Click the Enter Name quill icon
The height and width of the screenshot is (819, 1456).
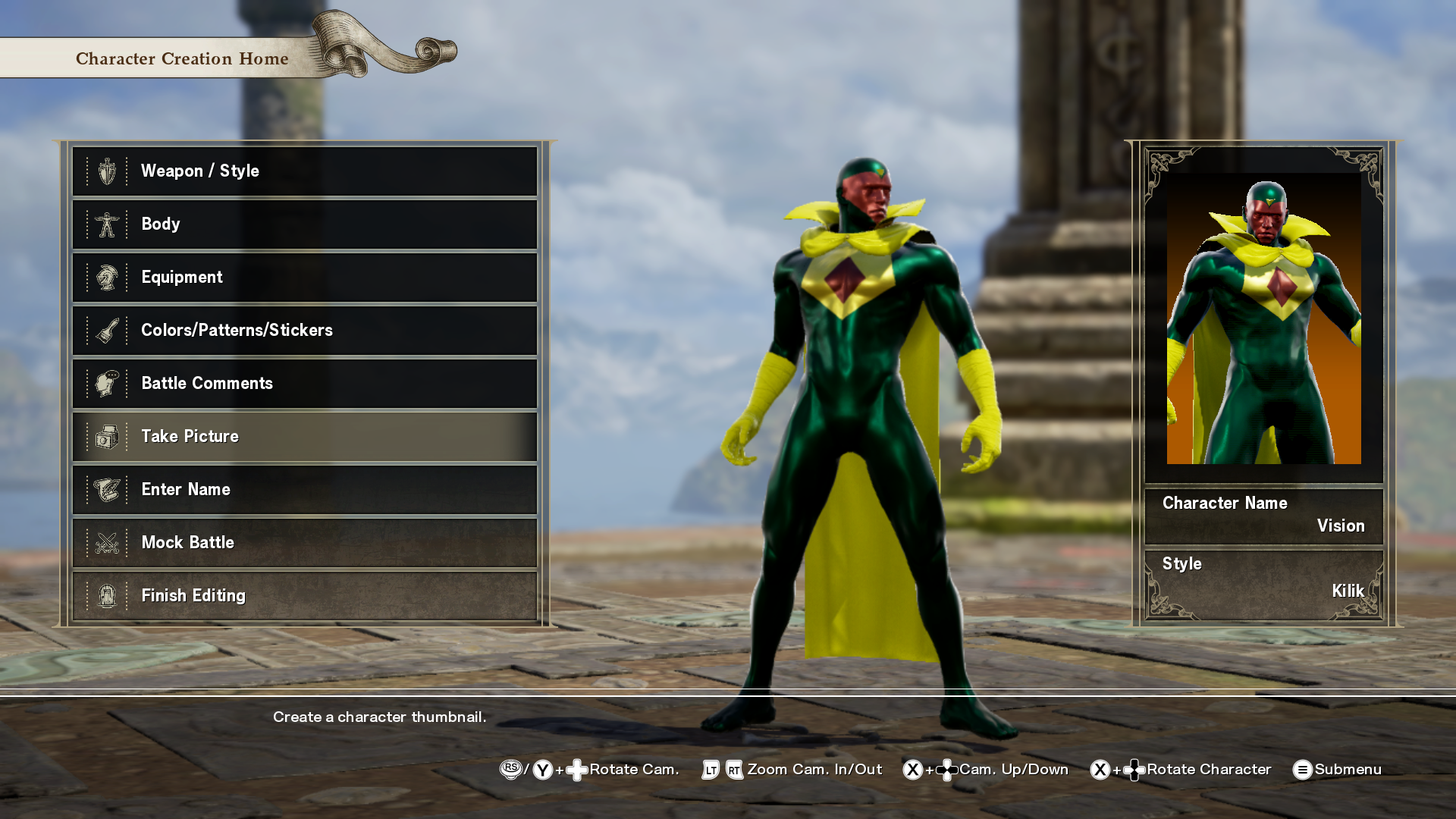click(108, 489)
